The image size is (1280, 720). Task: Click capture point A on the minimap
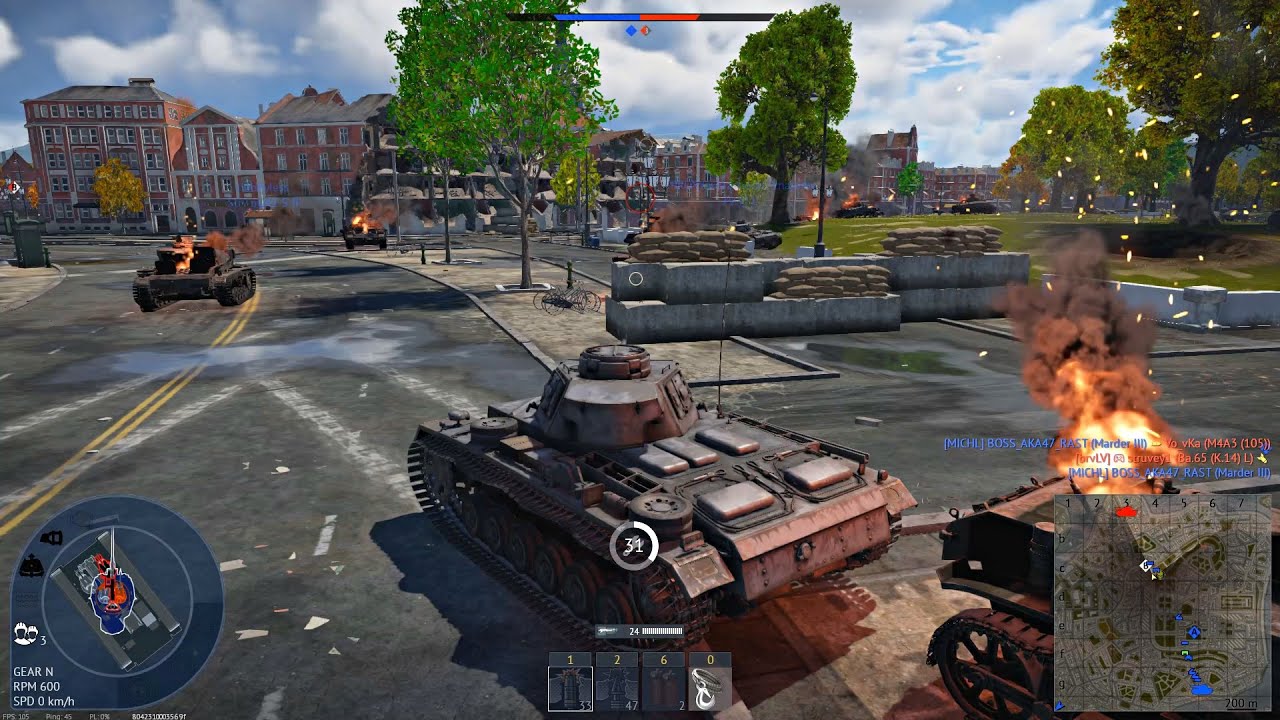click(1194, 630)
